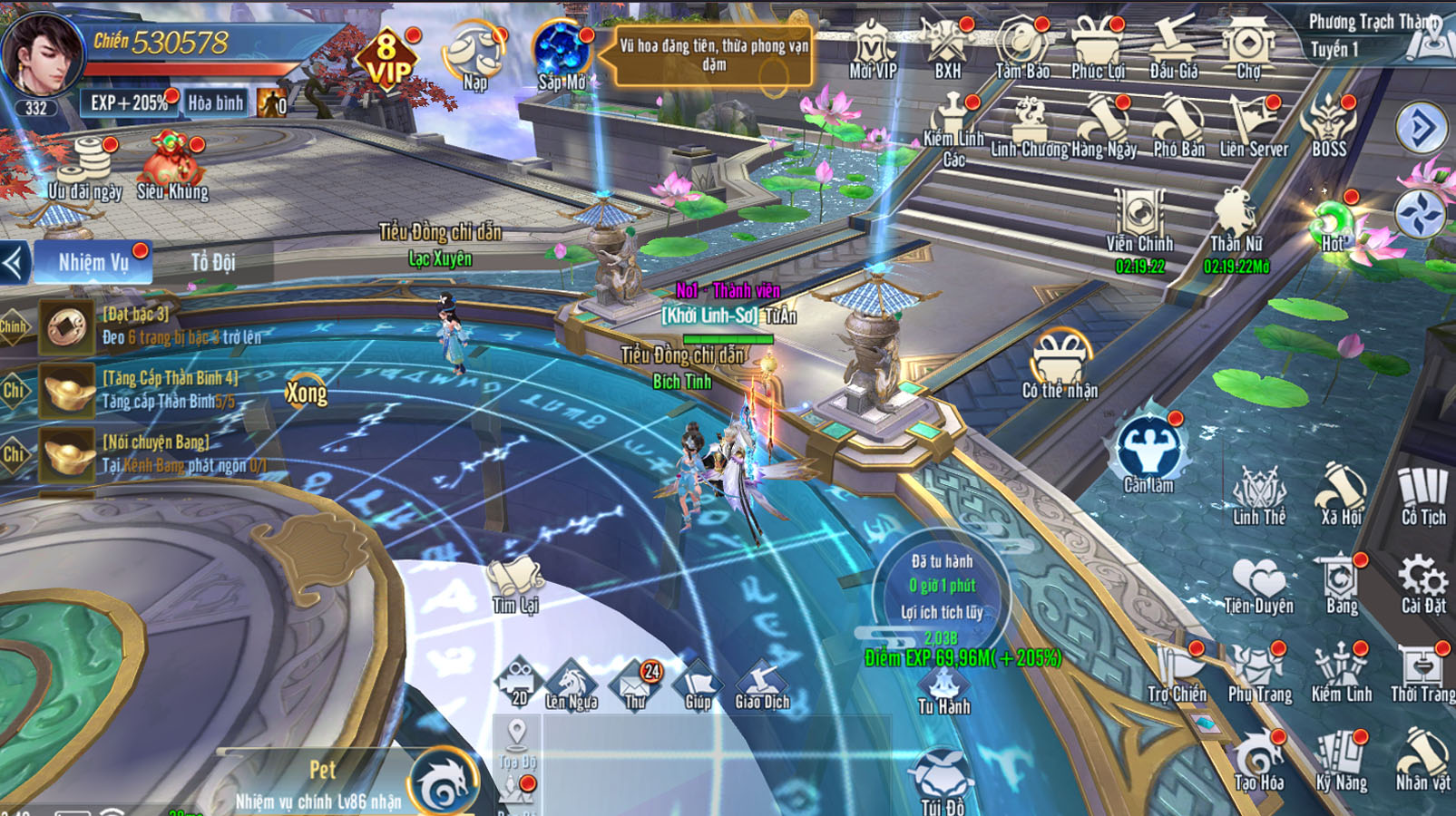The width and height of the screenshot is (1456, 816).
Task: Open the Bang guild menu
Action: 1341,585
